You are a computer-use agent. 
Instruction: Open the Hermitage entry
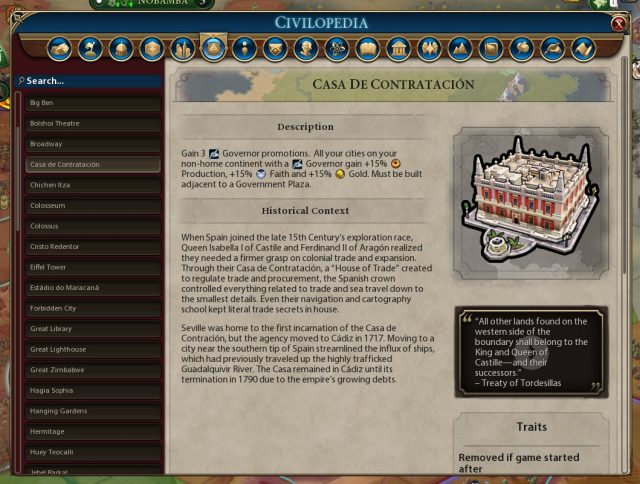click(92, 431)
